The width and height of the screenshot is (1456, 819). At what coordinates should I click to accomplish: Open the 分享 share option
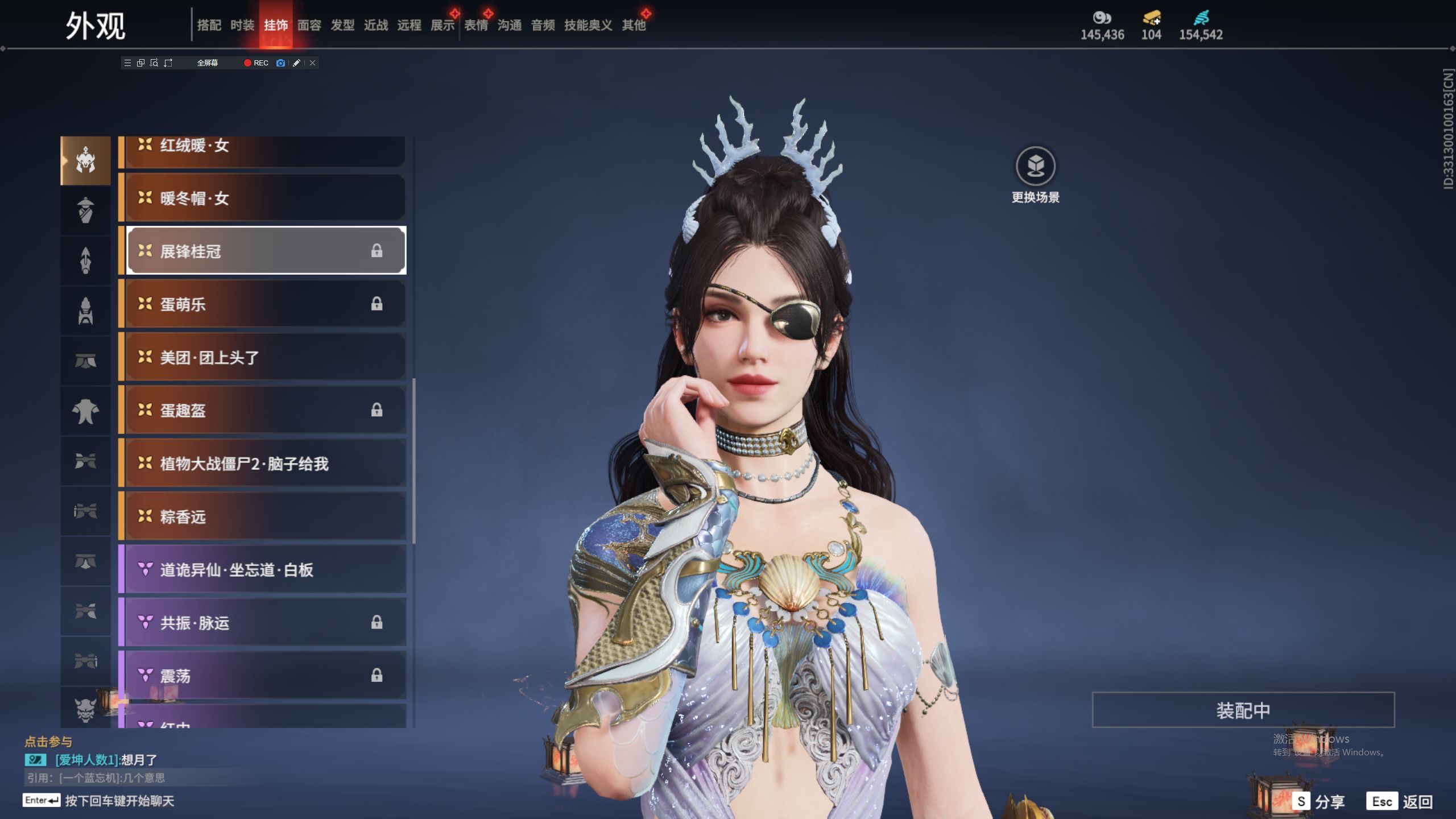click(1319, 801)
